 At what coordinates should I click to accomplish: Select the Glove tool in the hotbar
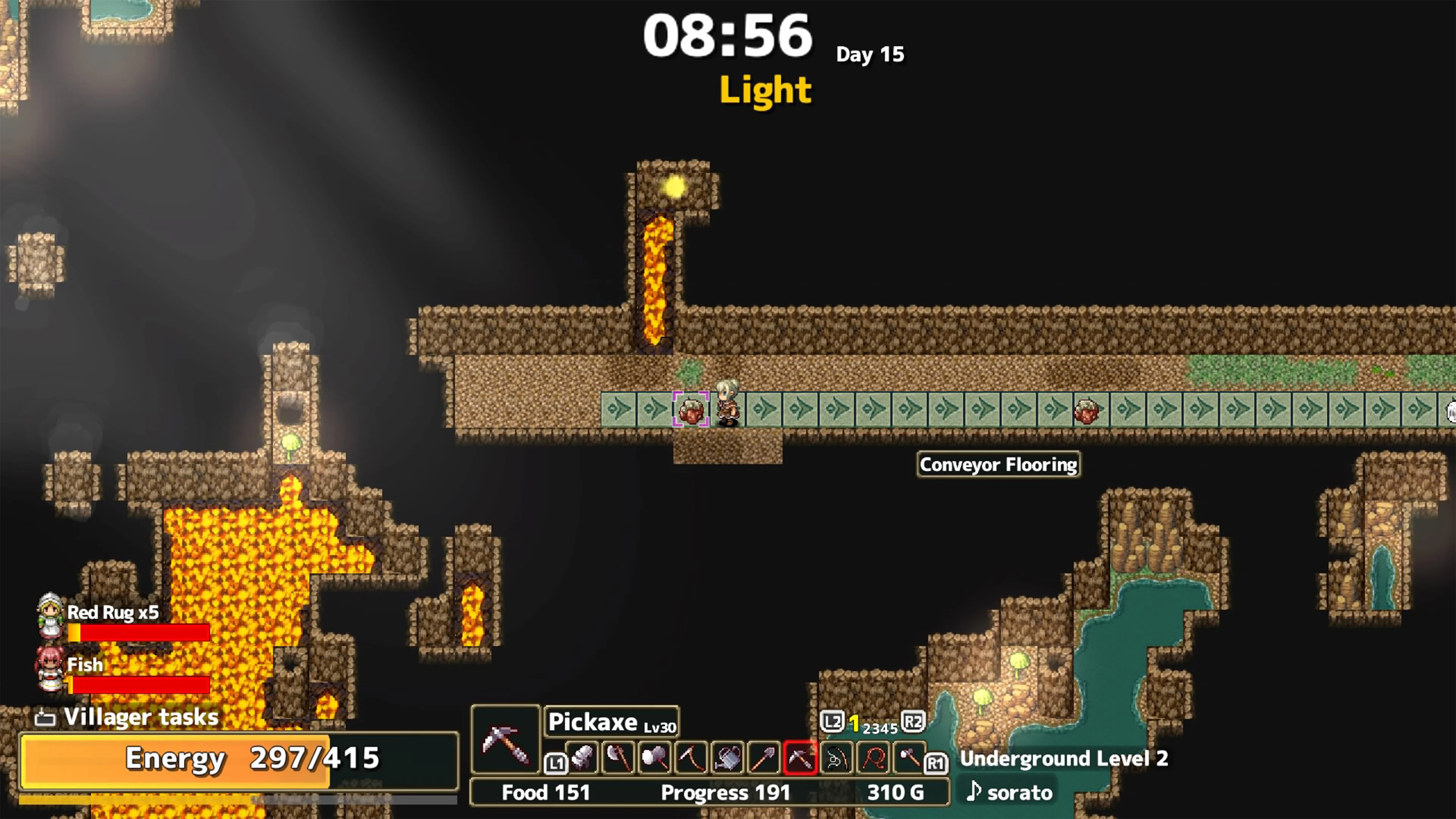click(582, 758)
